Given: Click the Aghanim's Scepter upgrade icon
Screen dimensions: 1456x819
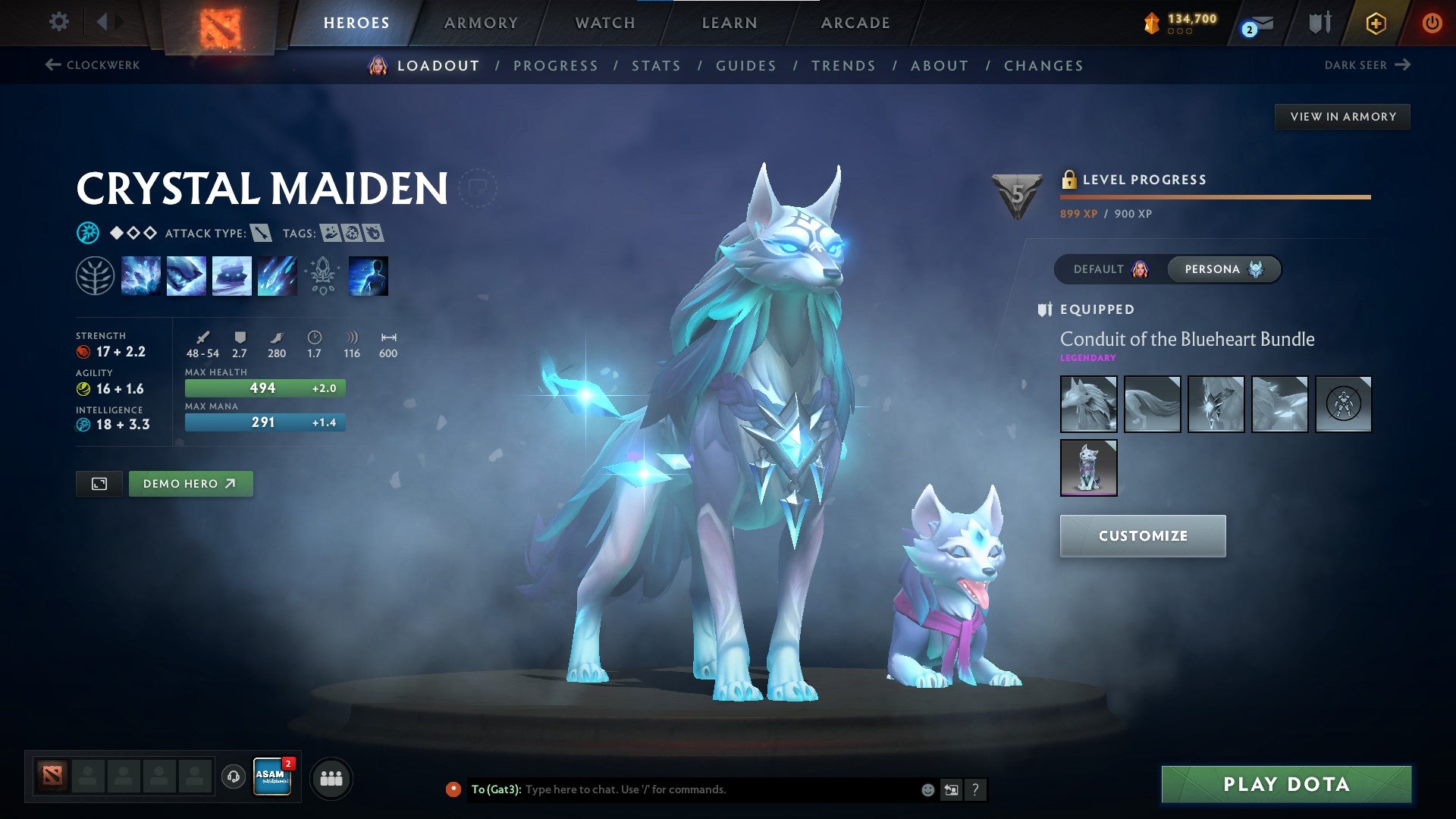Looking at the screenshot, I should point(322,275).
